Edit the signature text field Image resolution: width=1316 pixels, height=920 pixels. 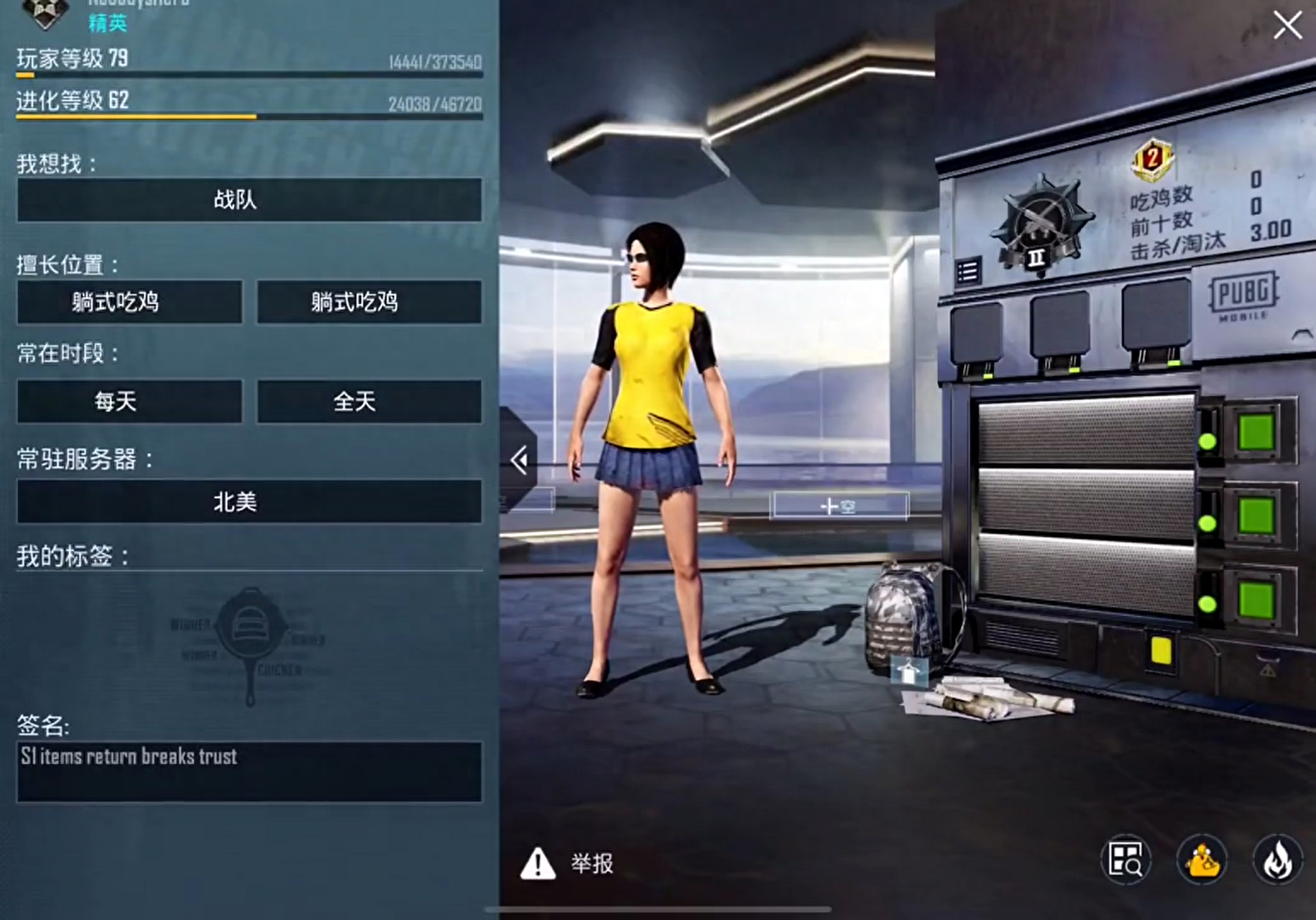coord(248,771)
